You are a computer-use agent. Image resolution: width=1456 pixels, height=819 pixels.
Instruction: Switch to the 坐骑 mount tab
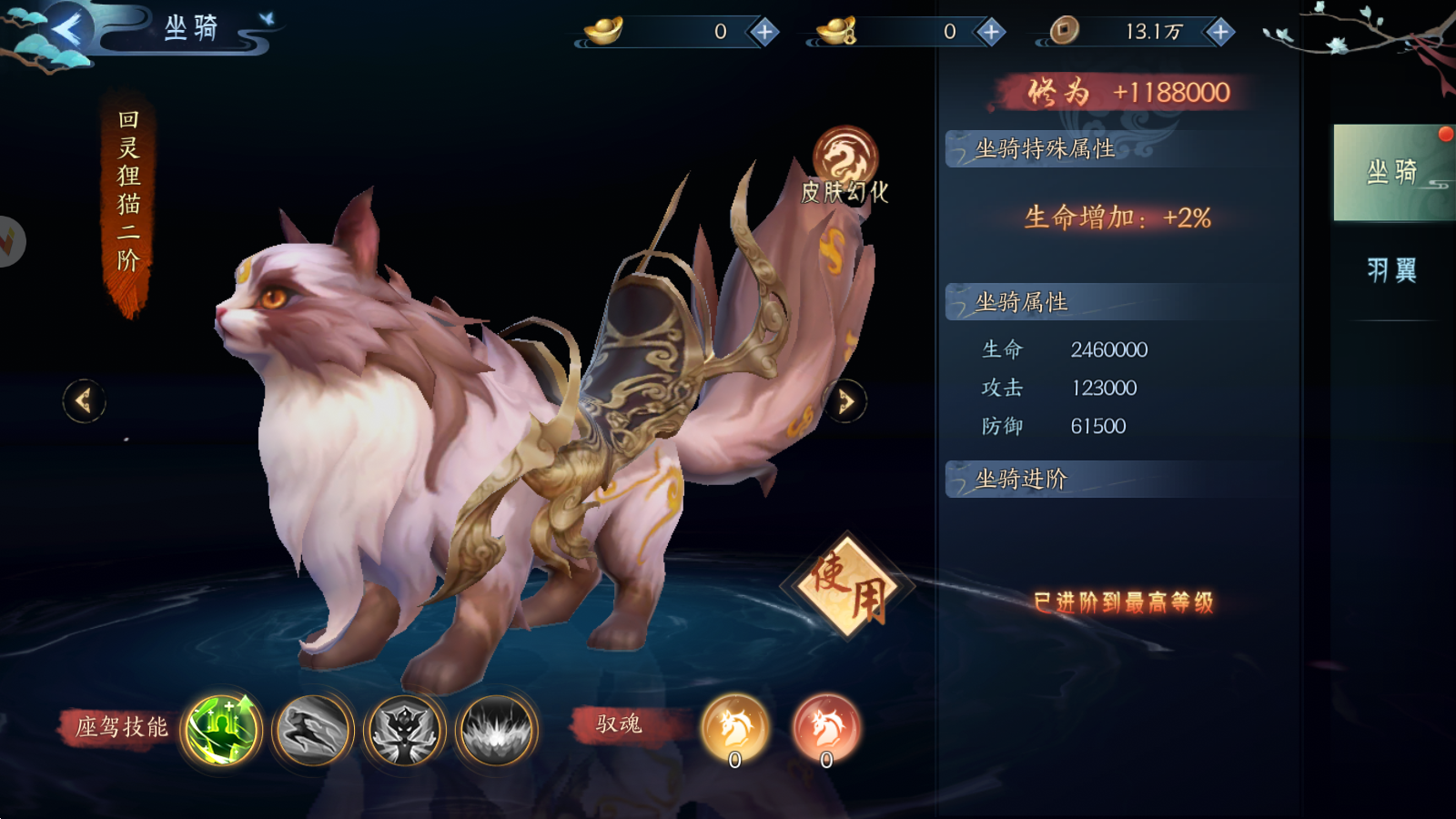1392,172
